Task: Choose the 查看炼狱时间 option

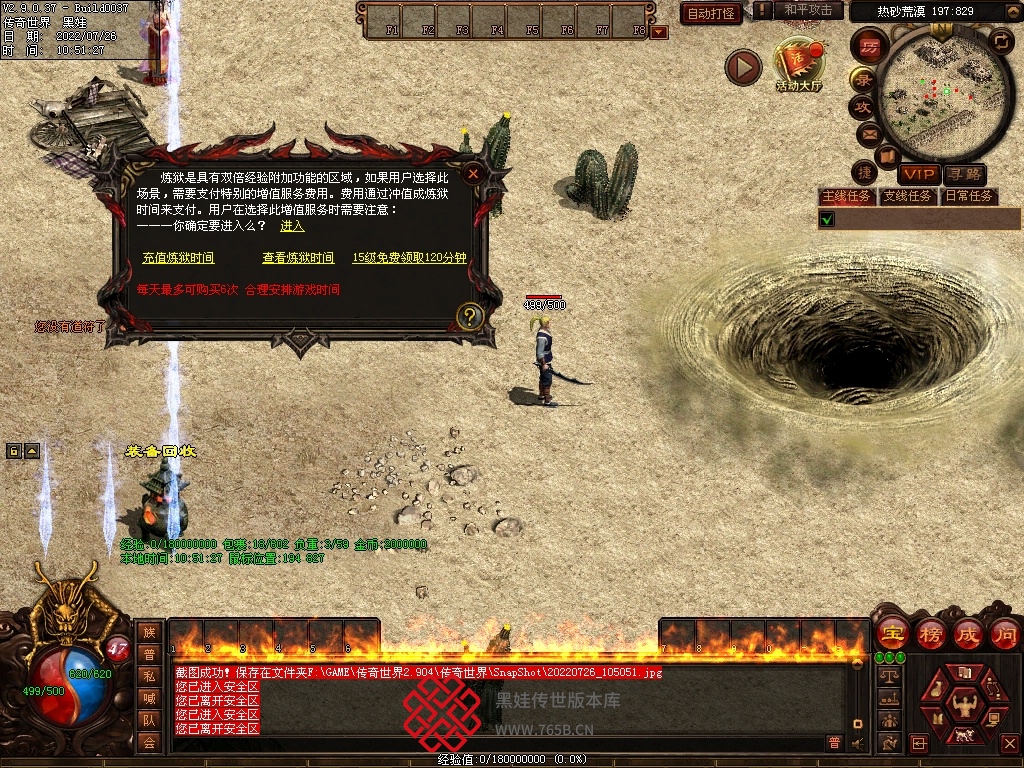Action: click(298, 258)
